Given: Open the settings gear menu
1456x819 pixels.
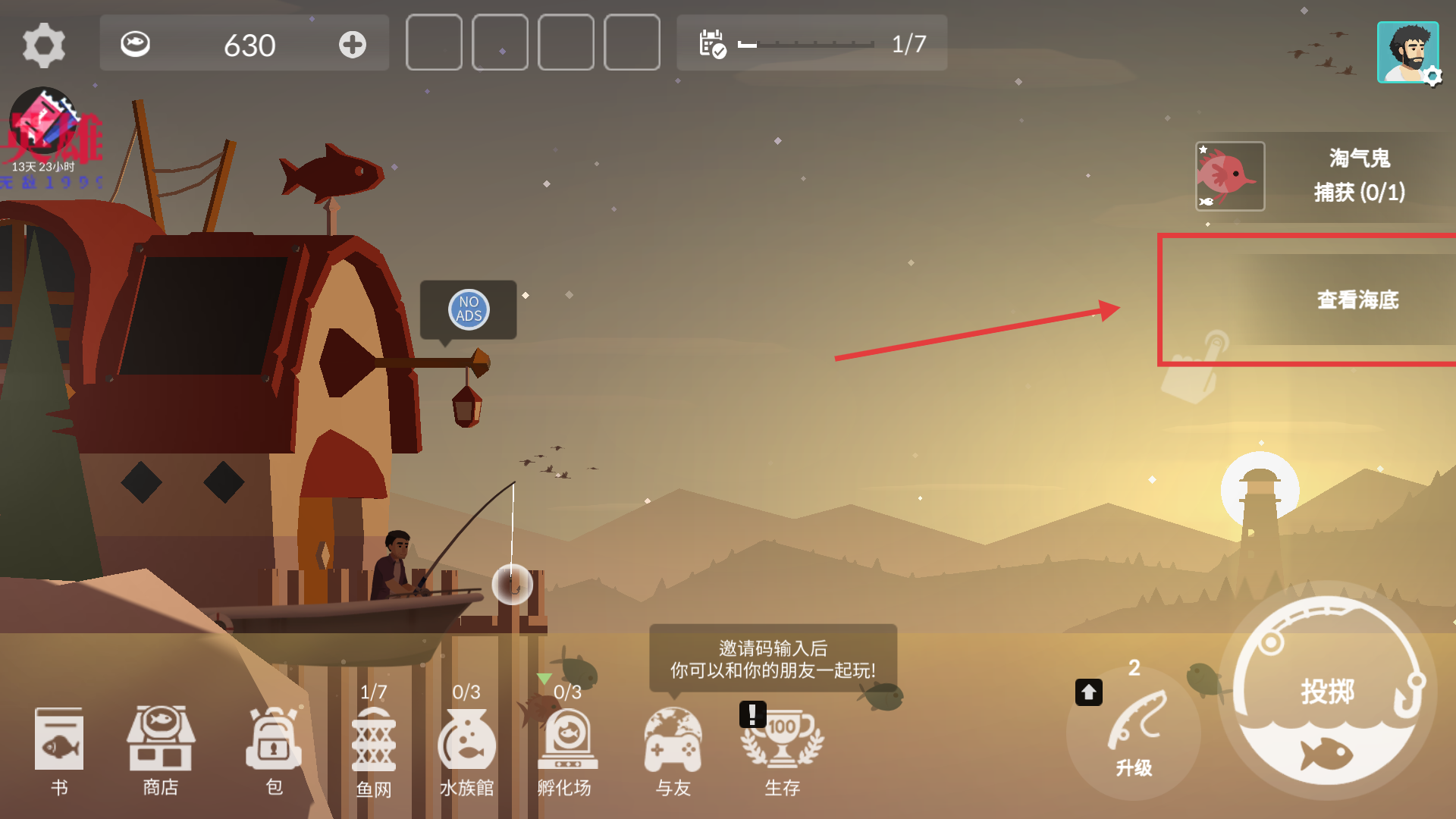Looking at the screenshot, I should [x=44, y=45].
